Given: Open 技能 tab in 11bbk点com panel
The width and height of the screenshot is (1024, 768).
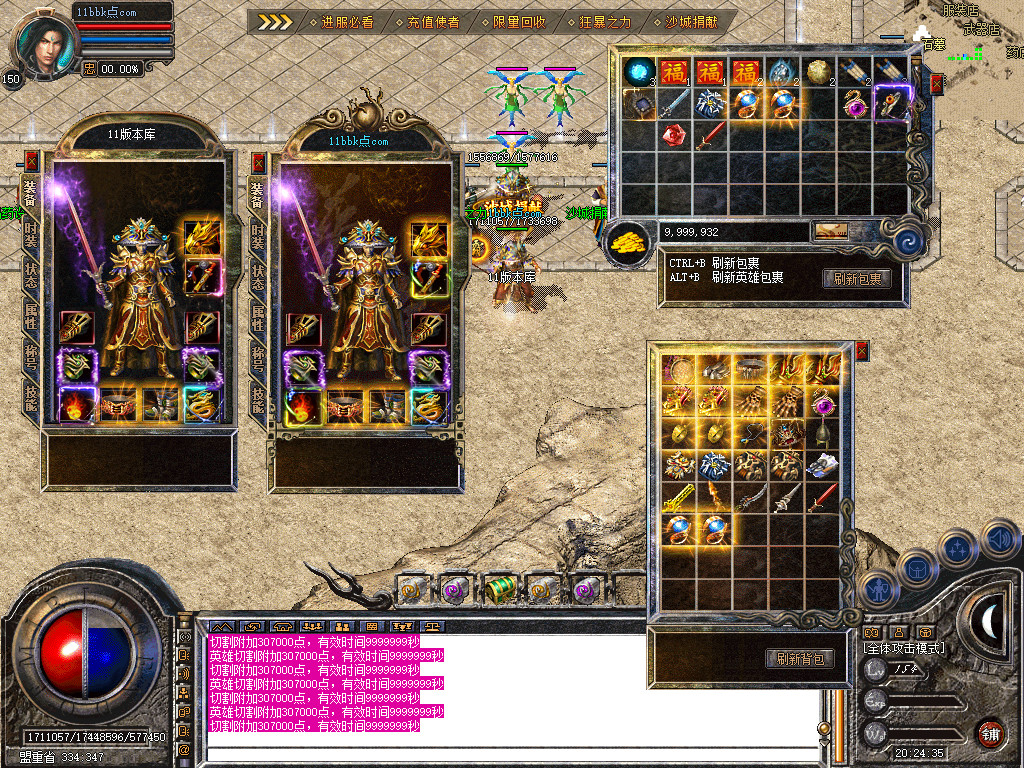Looking at the screenshot, I should tap(258, 400).
